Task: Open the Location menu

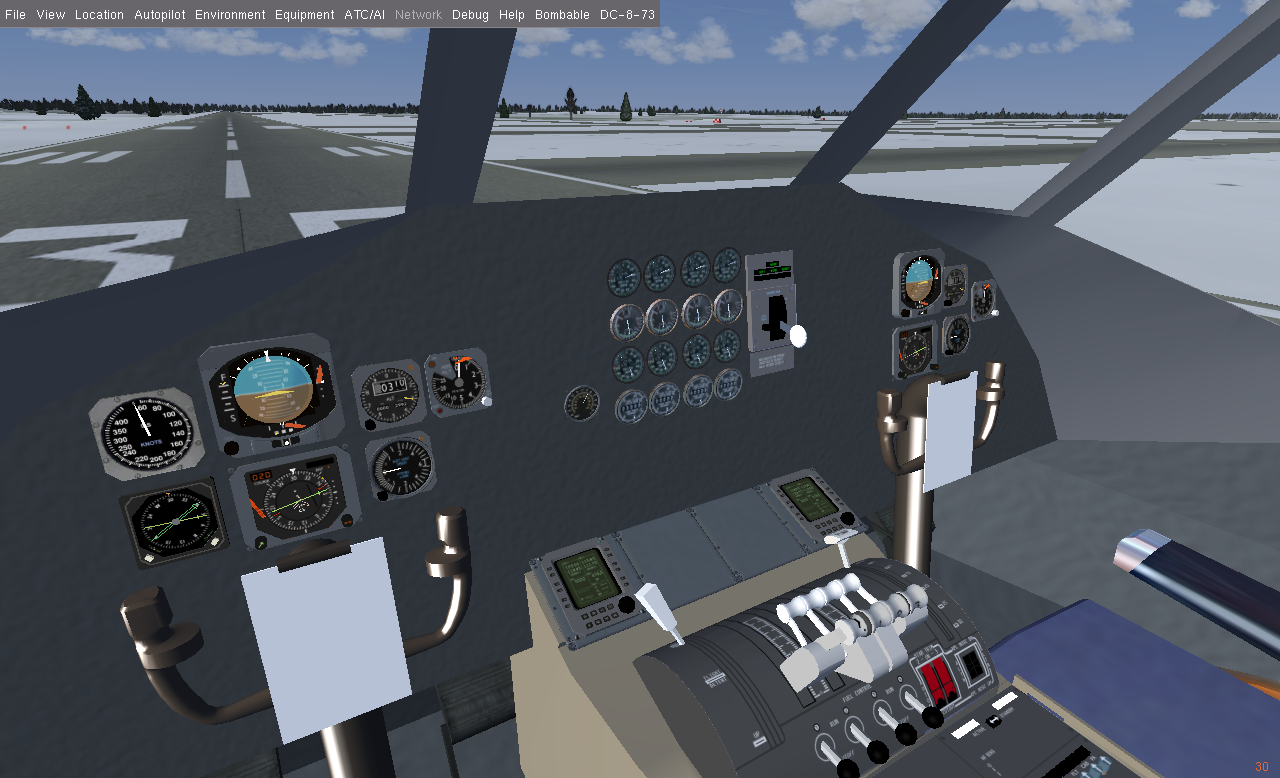Action: [x=99, y=15]
